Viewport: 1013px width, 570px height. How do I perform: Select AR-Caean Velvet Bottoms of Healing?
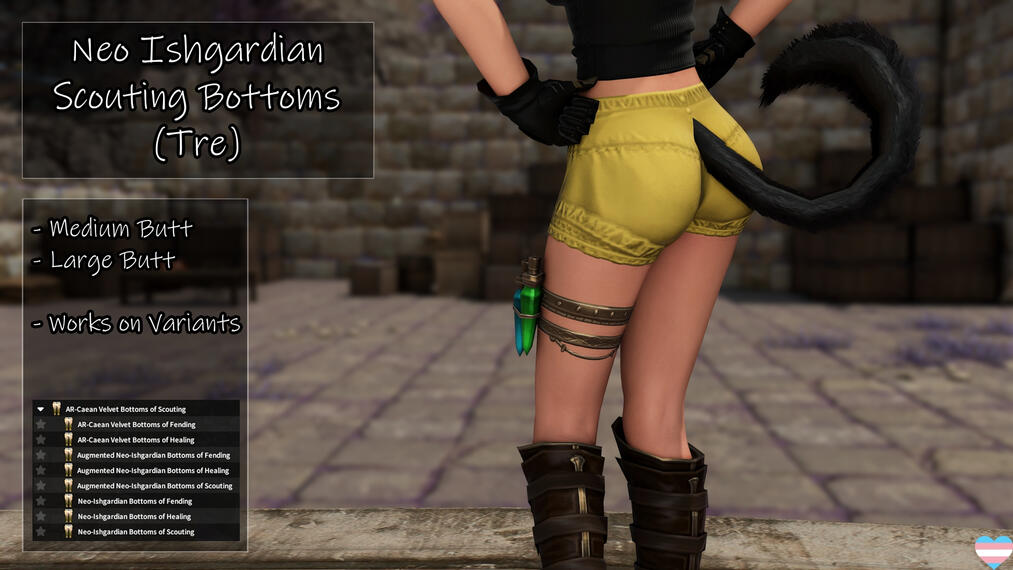coord(136,440)
